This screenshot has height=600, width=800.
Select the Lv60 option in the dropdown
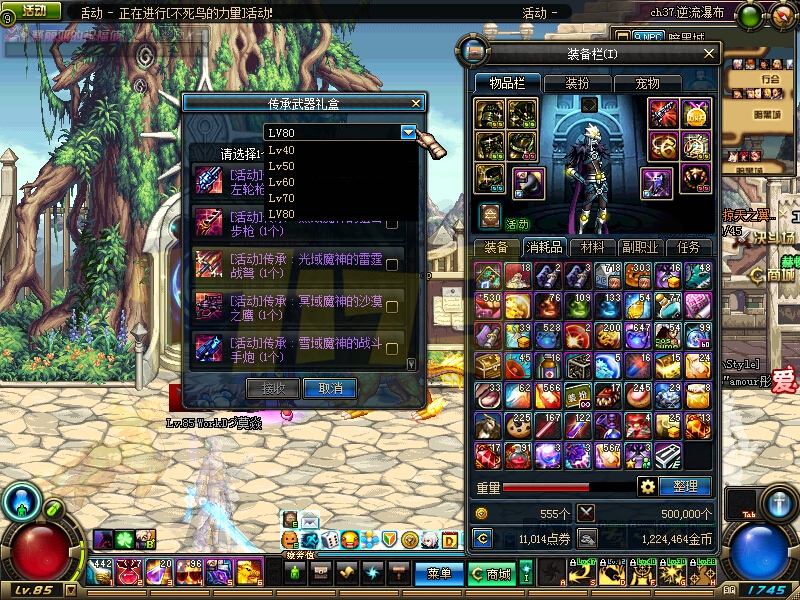point(282,182)
